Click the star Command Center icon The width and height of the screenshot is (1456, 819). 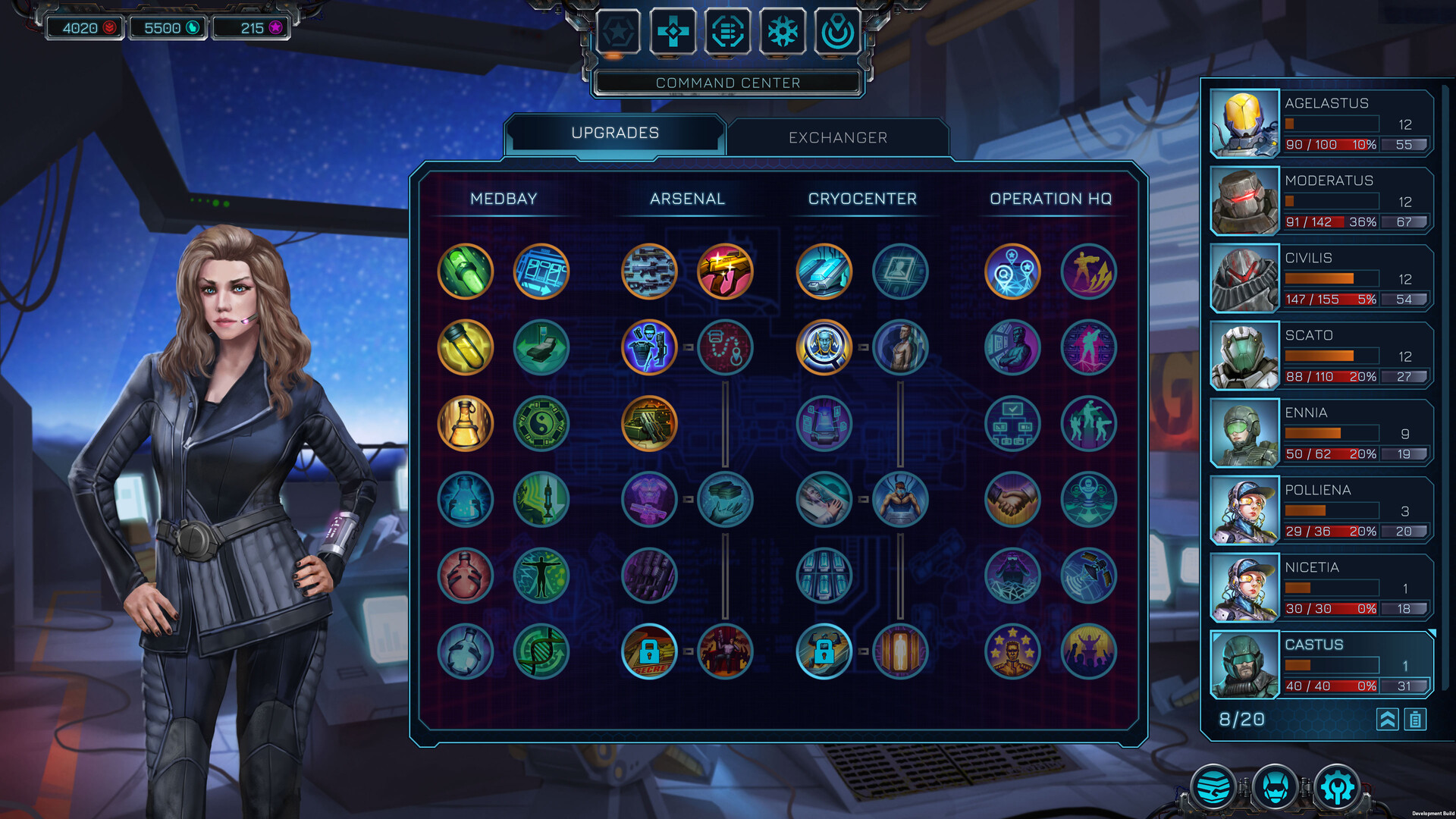[x=618, y=32]
